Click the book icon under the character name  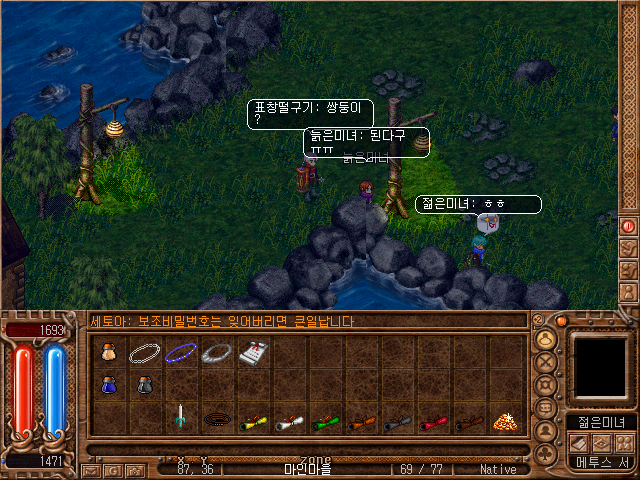pyautogui.click(x=580, y=443)
